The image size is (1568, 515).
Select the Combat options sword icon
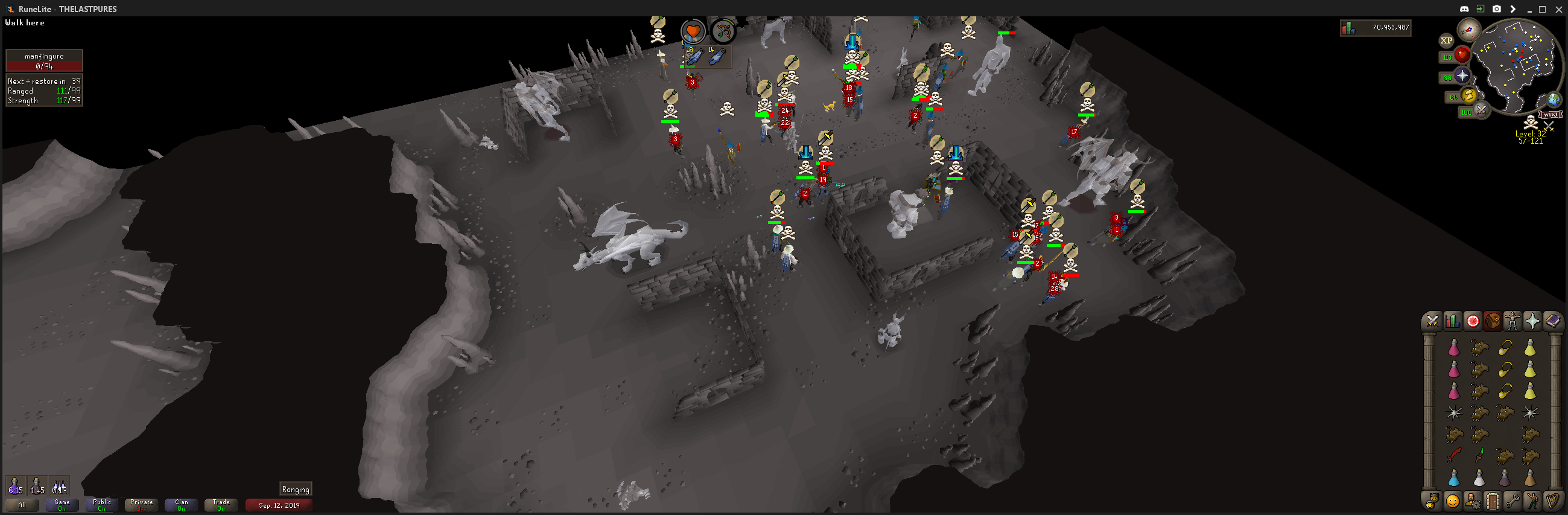(x=1432, y=322)
